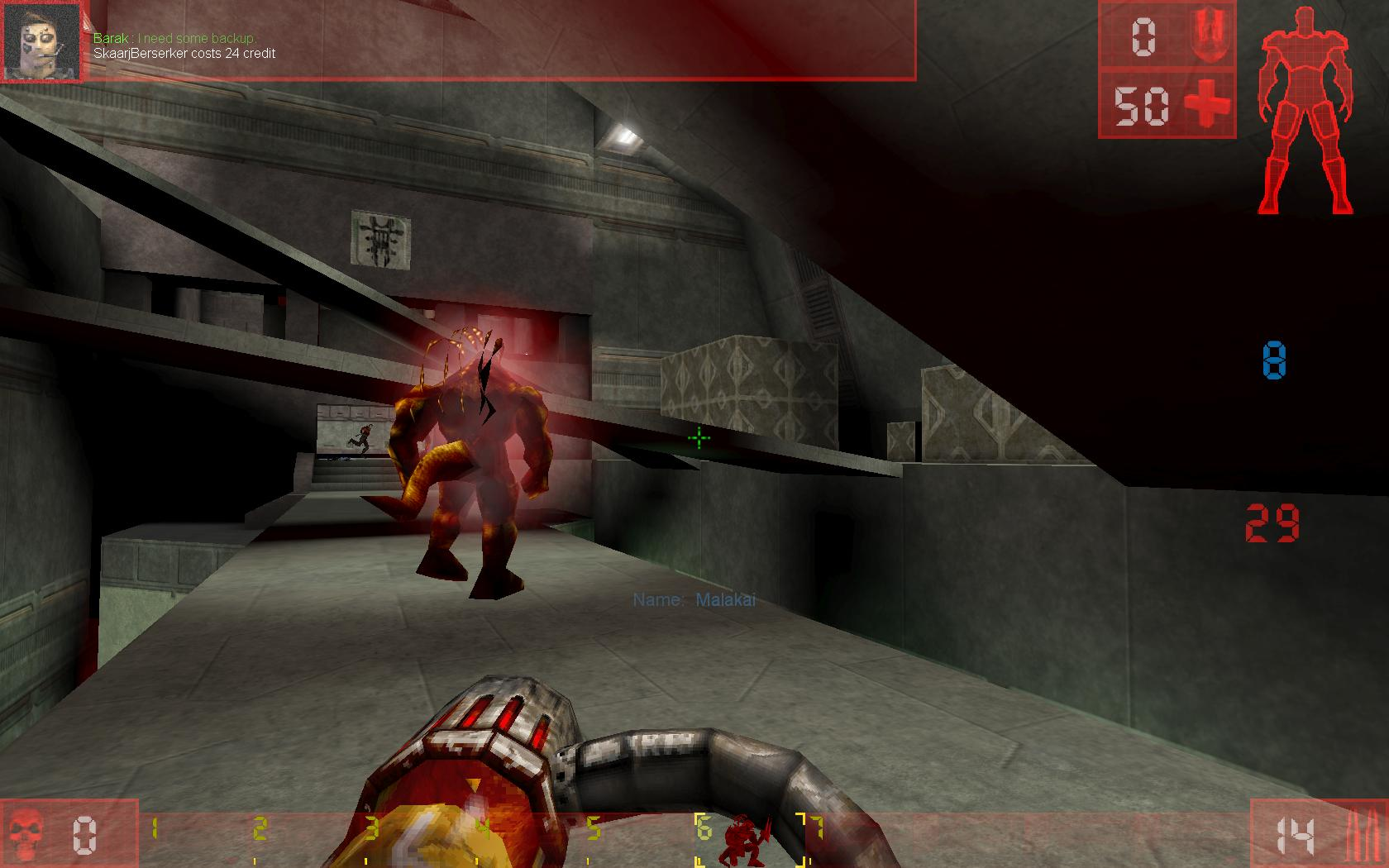Image resolution: width=1389 pixels, height=868 pixels.
Task: Click the Name: Malakai label
Action: (x=694, y=601)
